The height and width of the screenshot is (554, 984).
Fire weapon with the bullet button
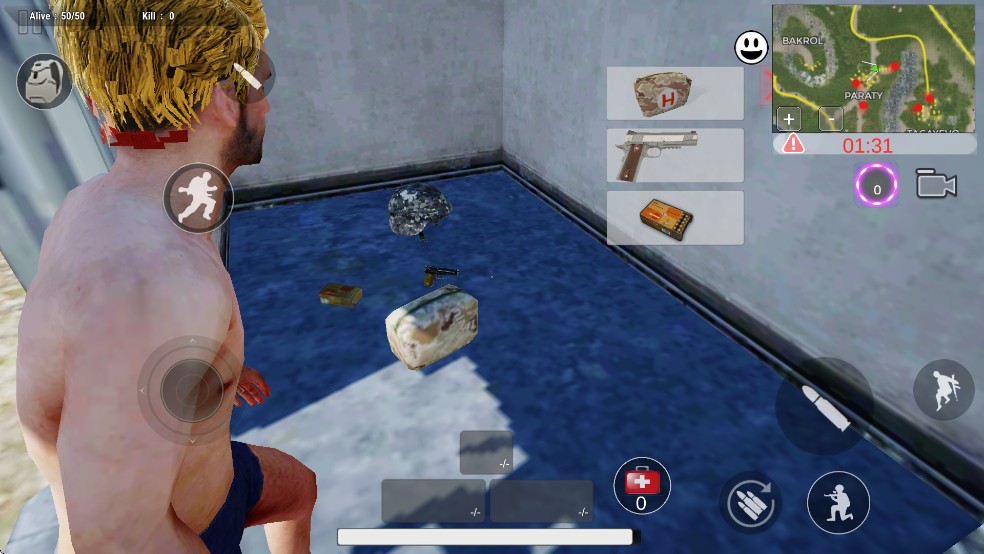(825, 406)
